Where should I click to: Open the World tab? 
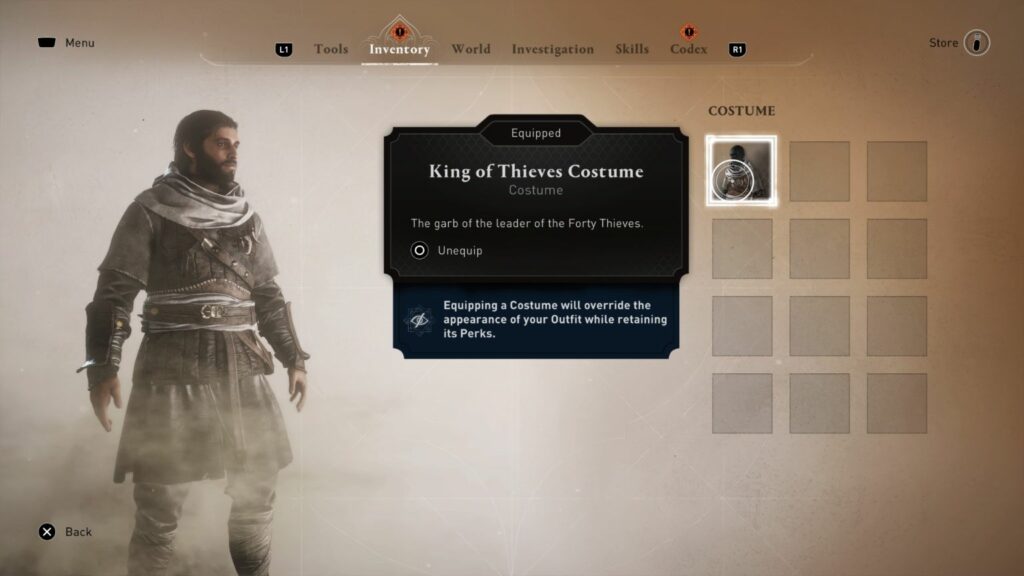click(470, 49)
